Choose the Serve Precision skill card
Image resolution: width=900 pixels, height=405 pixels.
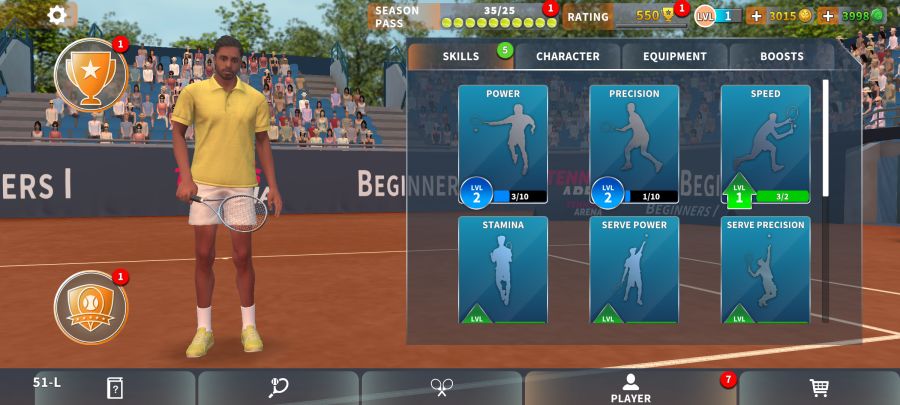765,270
